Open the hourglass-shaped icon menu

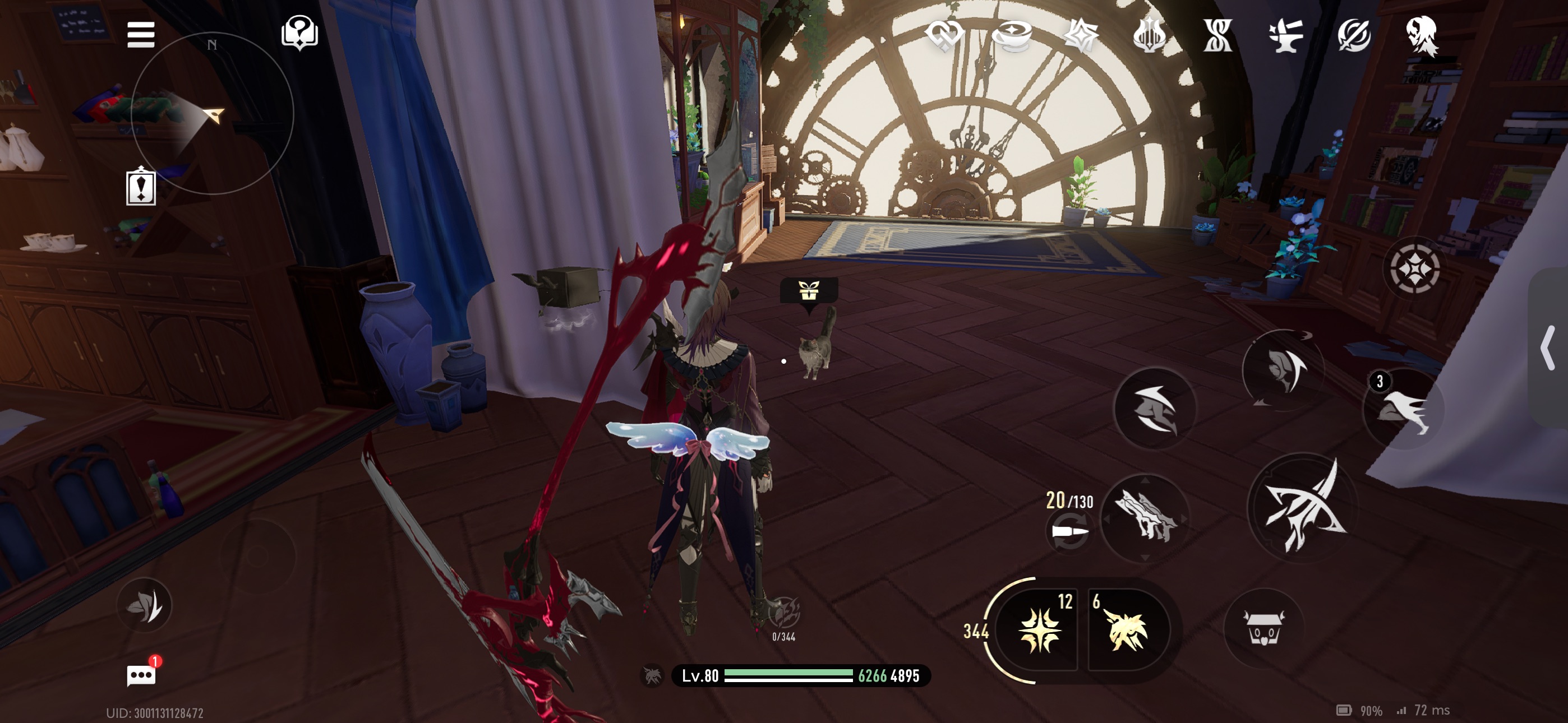click(x=1217, y=35)
